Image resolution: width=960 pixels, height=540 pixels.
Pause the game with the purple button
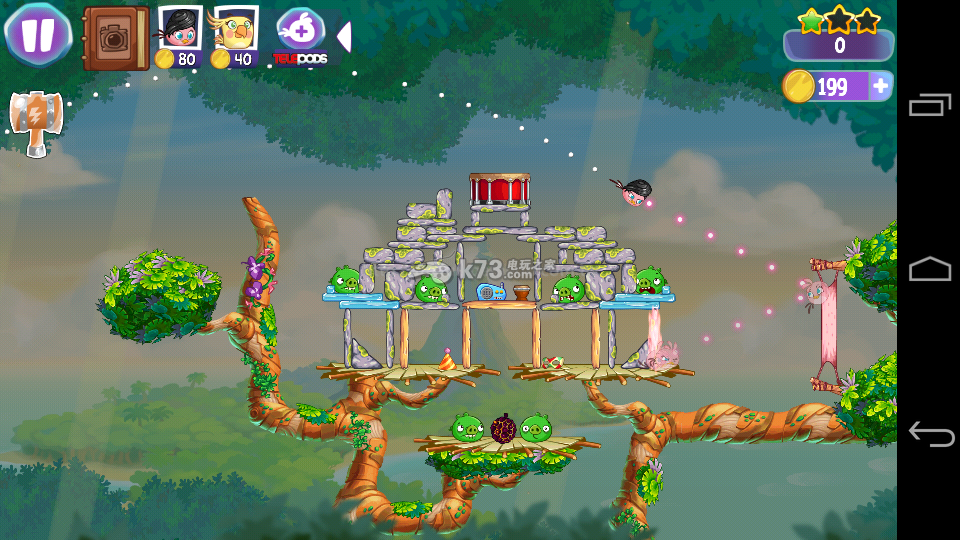(x=37, y=34)
